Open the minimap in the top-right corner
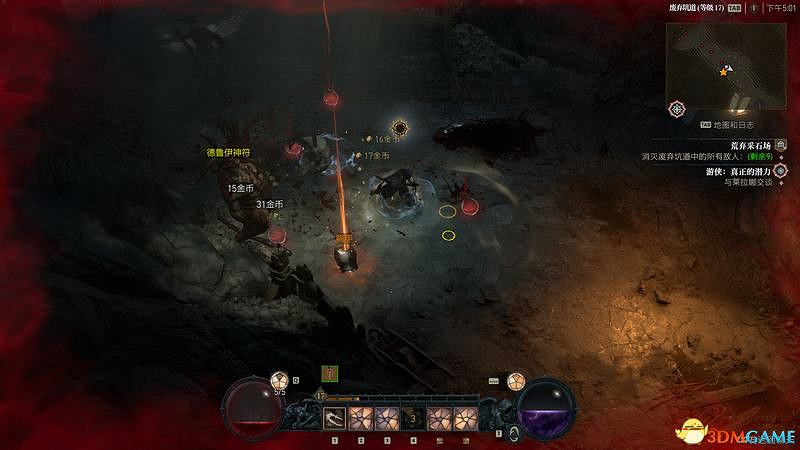This screenshot has height=450, width=800. click(728, 66)
